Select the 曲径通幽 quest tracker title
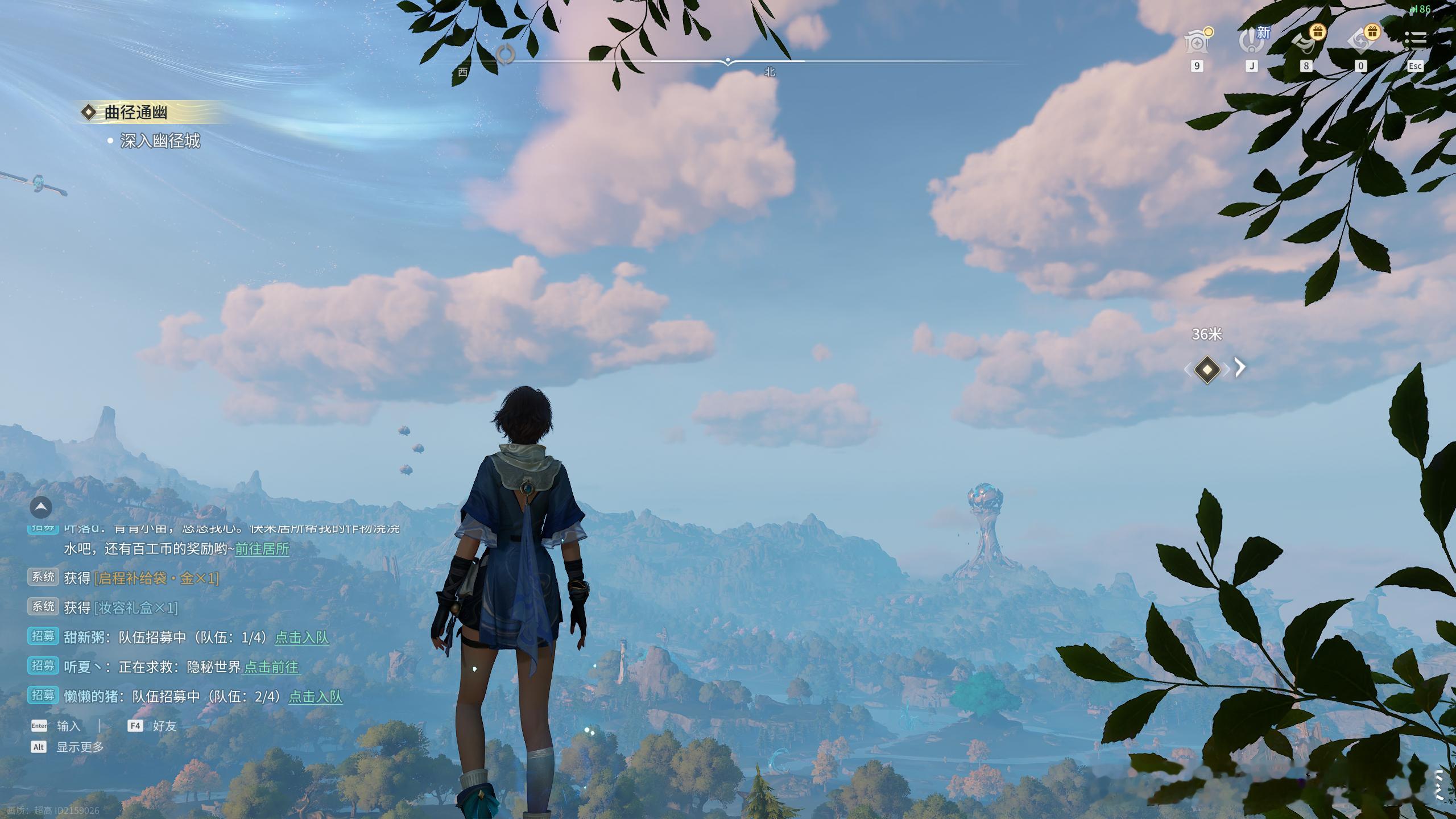Viewport: 1456px width, 819px height. (x=135, y=113)
